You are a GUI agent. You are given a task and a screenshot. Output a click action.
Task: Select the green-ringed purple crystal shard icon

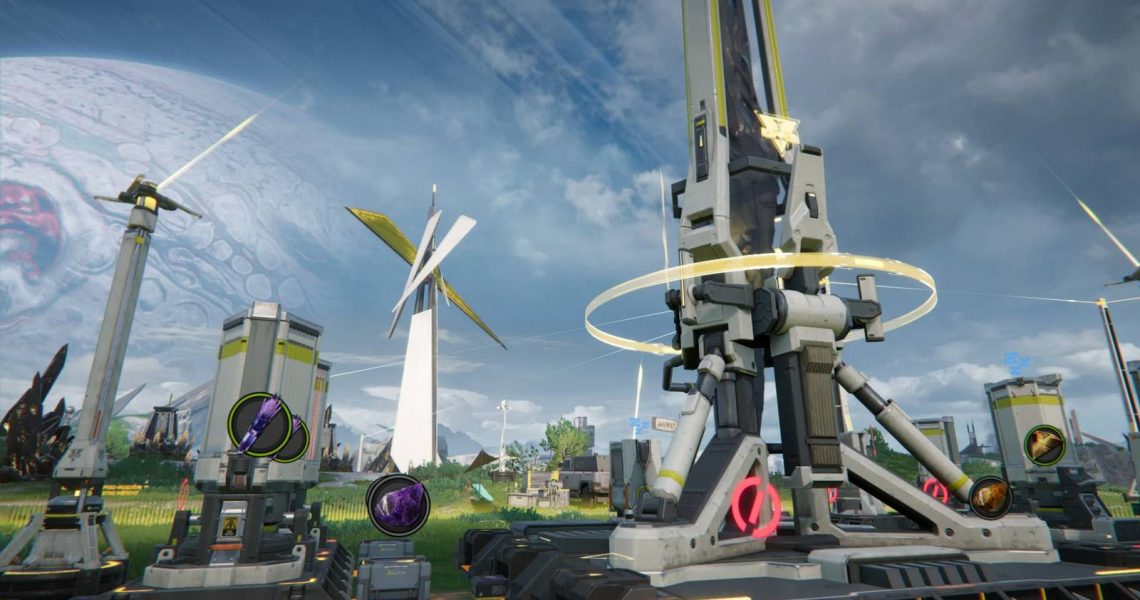click(x=260, y=425)
